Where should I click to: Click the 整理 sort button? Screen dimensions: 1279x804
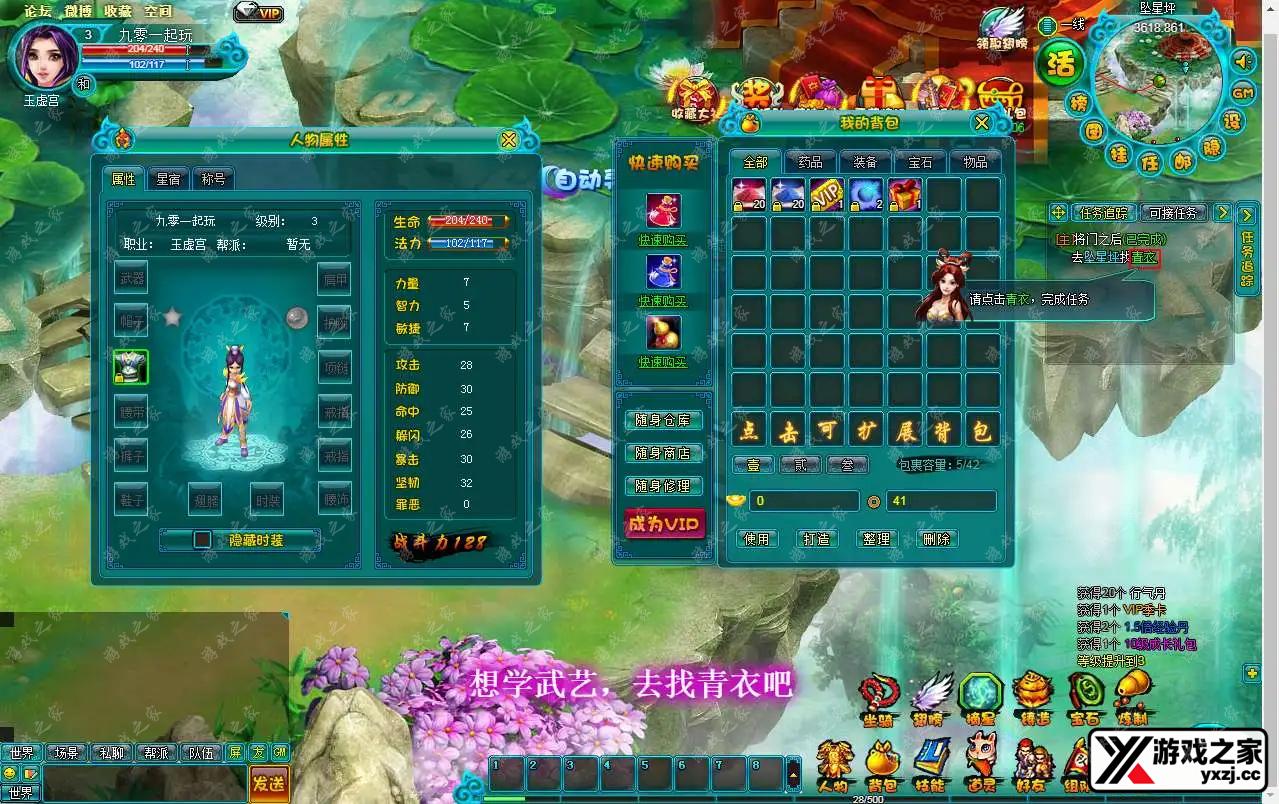(x=876, y=538)
